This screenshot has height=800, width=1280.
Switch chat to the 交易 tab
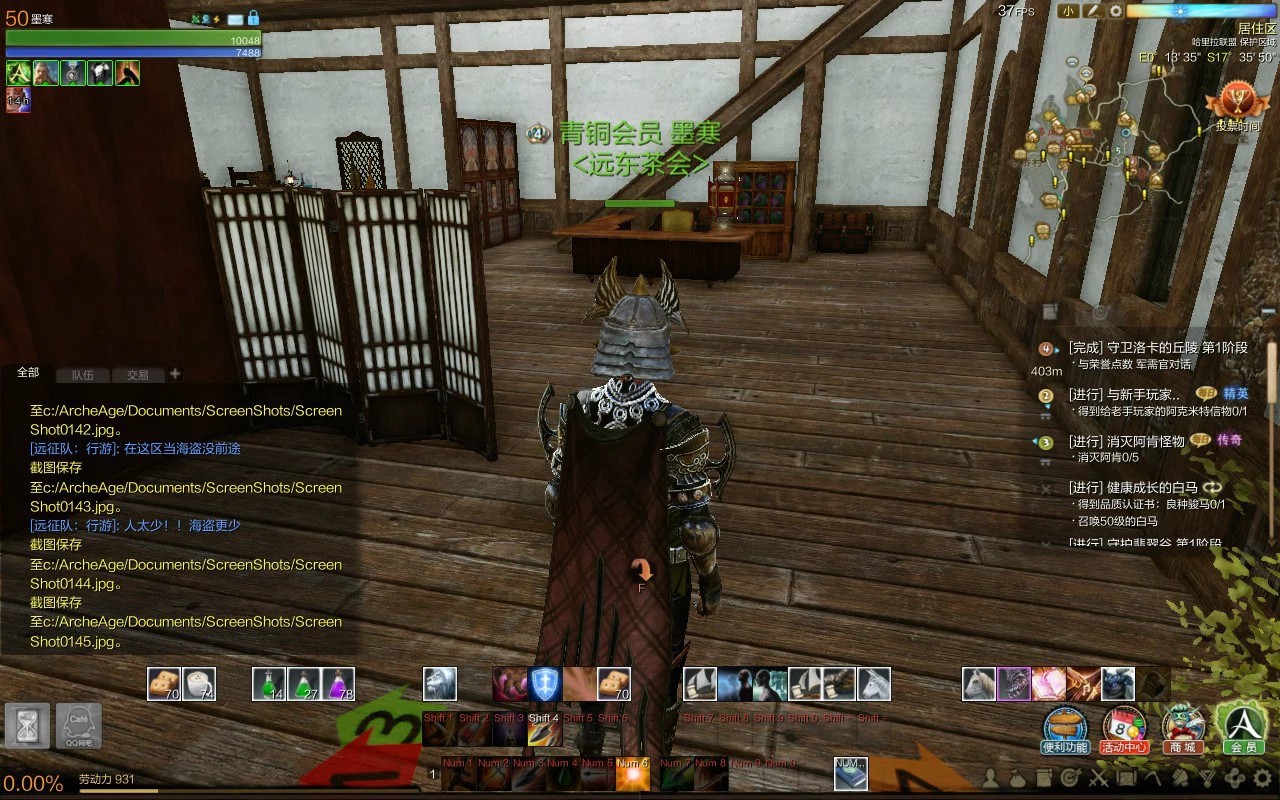click(x=137, y=375)
